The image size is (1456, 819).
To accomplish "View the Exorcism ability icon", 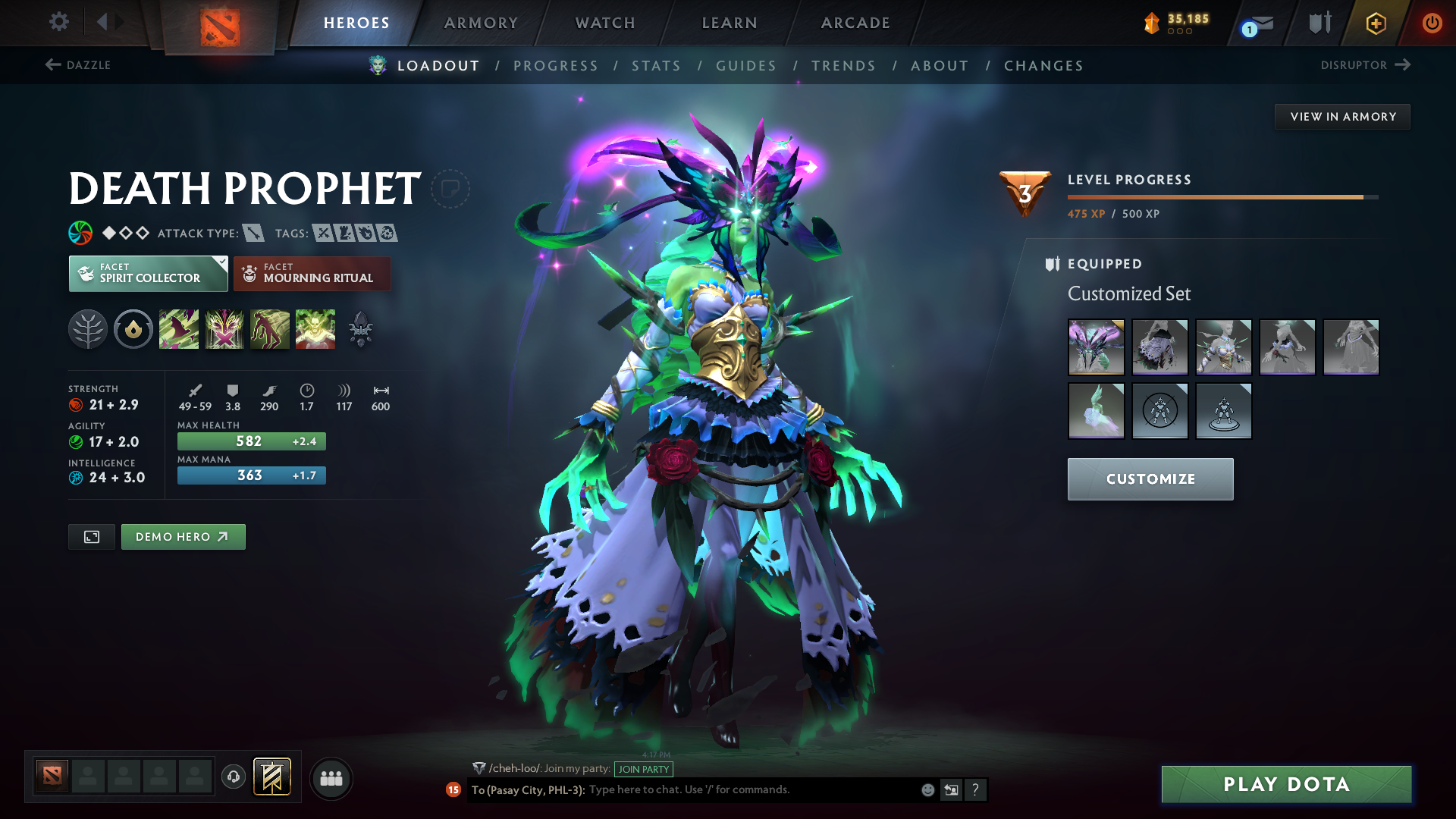I will point(315,328).
